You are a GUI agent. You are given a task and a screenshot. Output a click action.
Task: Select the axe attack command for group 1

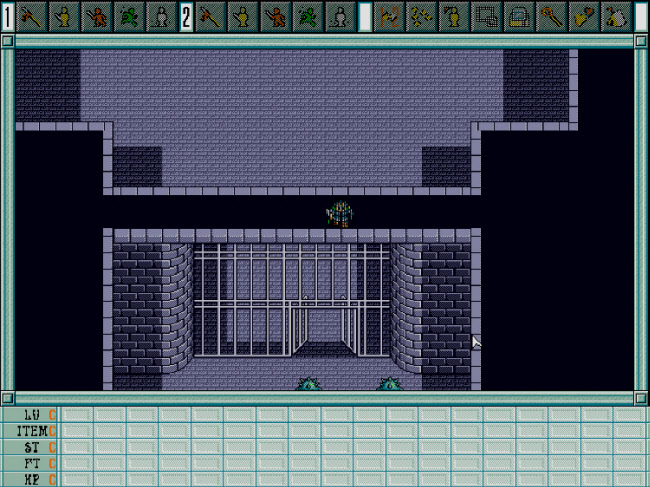tap(33, 16)
